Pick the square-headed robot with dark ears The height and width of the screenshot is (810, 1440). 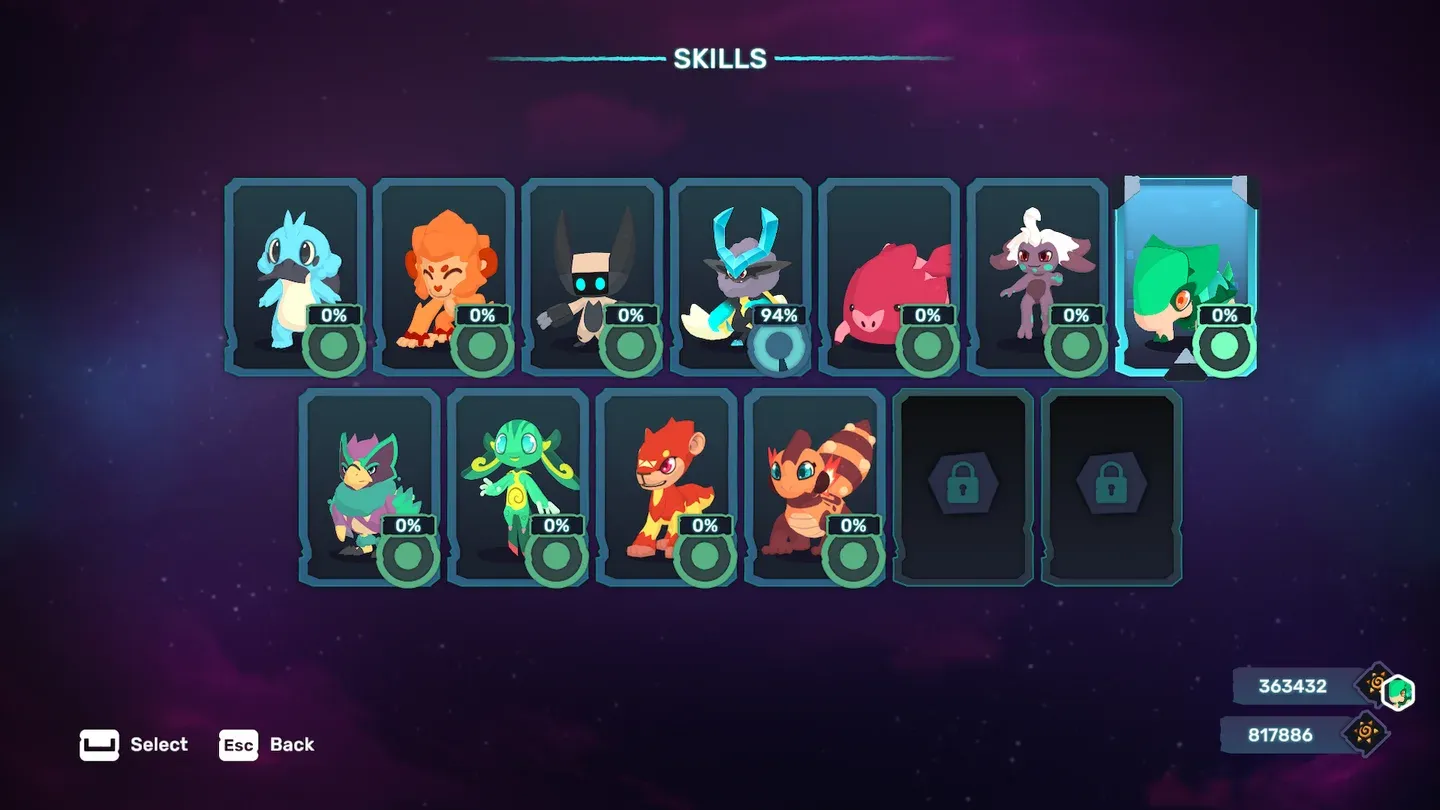click(591, 276)
